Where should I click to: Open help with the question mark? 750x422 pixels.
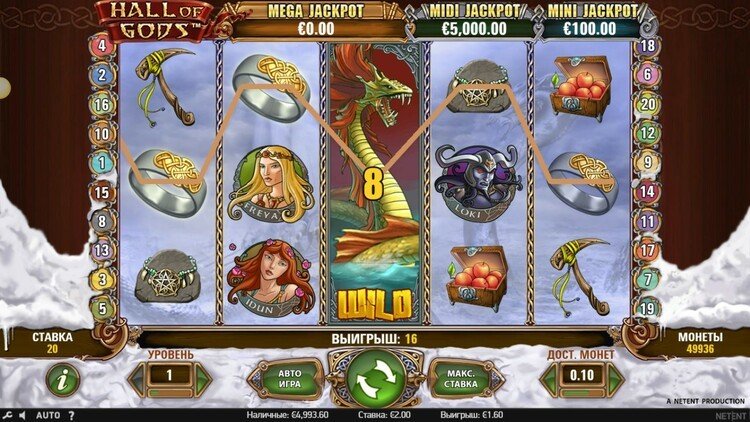pyautogui.click(x=71, y=414)
